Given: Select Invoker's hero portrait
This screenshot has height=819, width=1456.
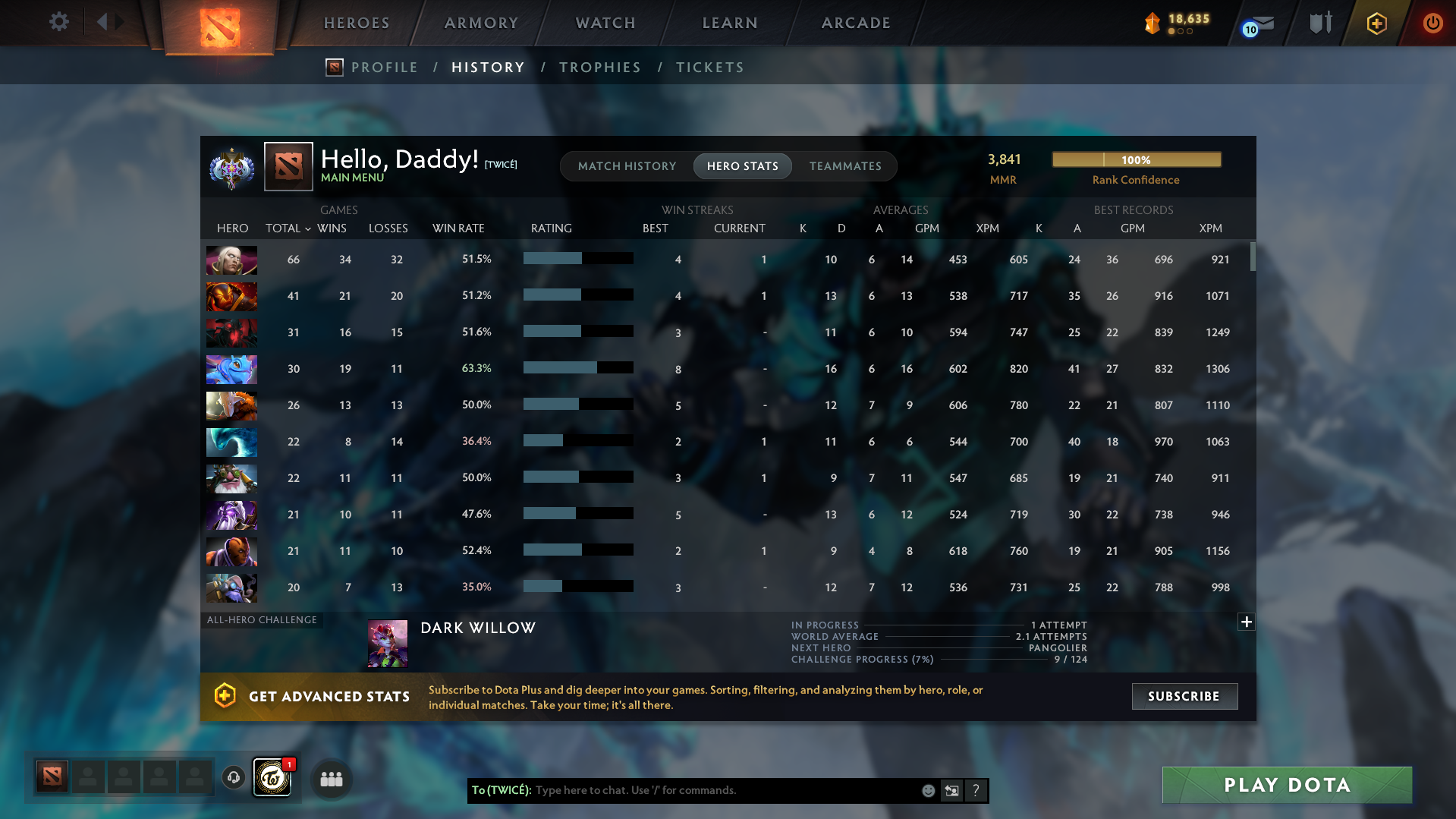Looking at the screenshot, I should click(x=231, y=260).
